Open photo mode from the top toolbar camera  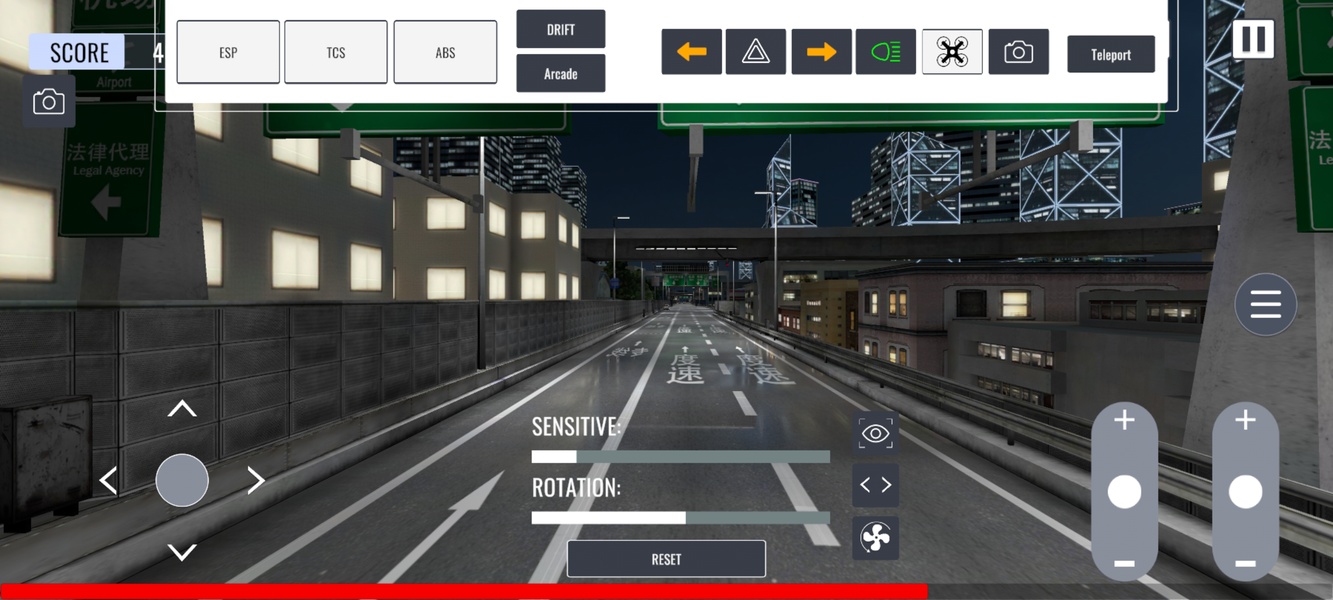point(1018,52)
